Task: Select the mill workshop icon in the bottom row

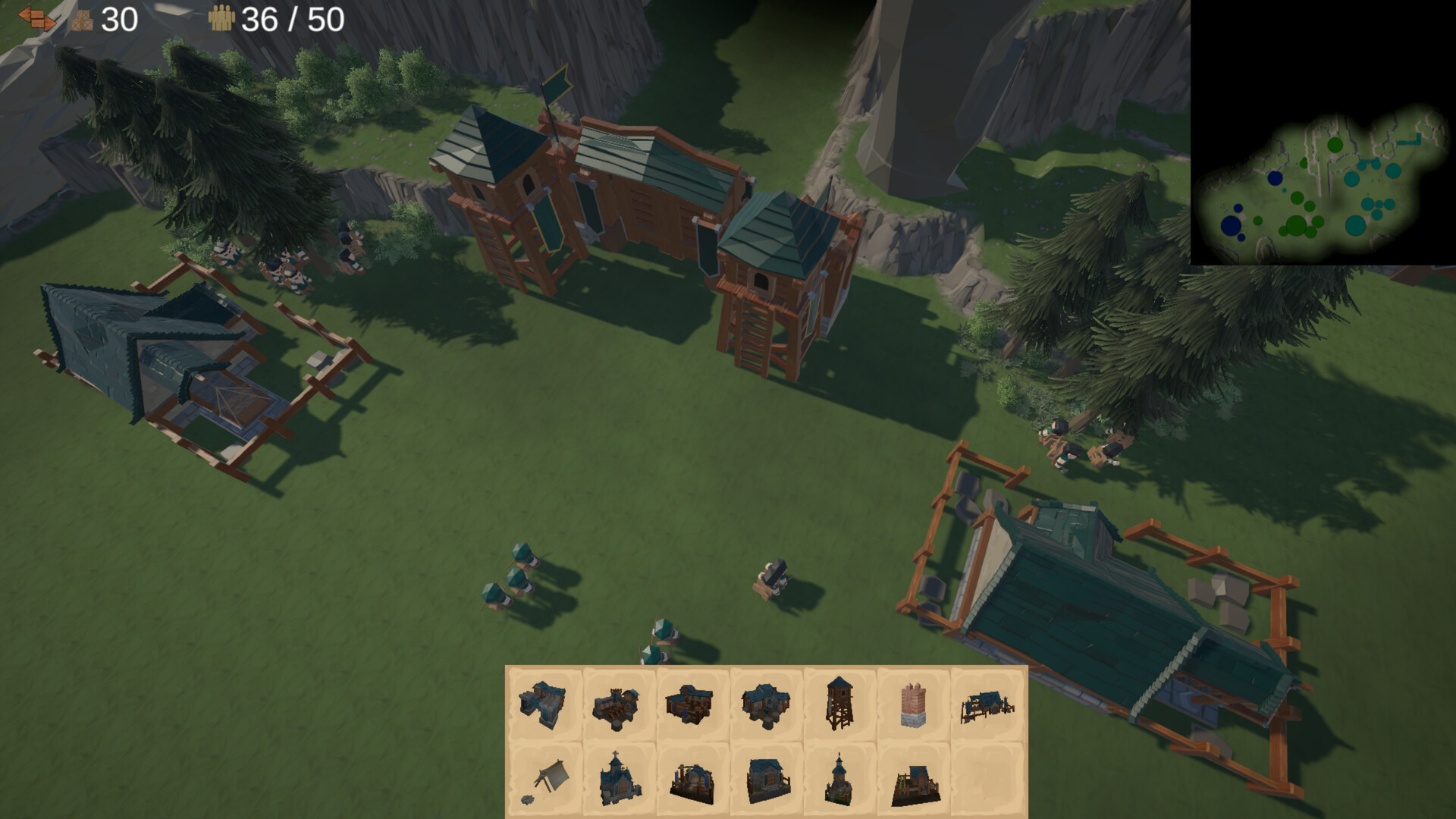Action: coord(692,781)
